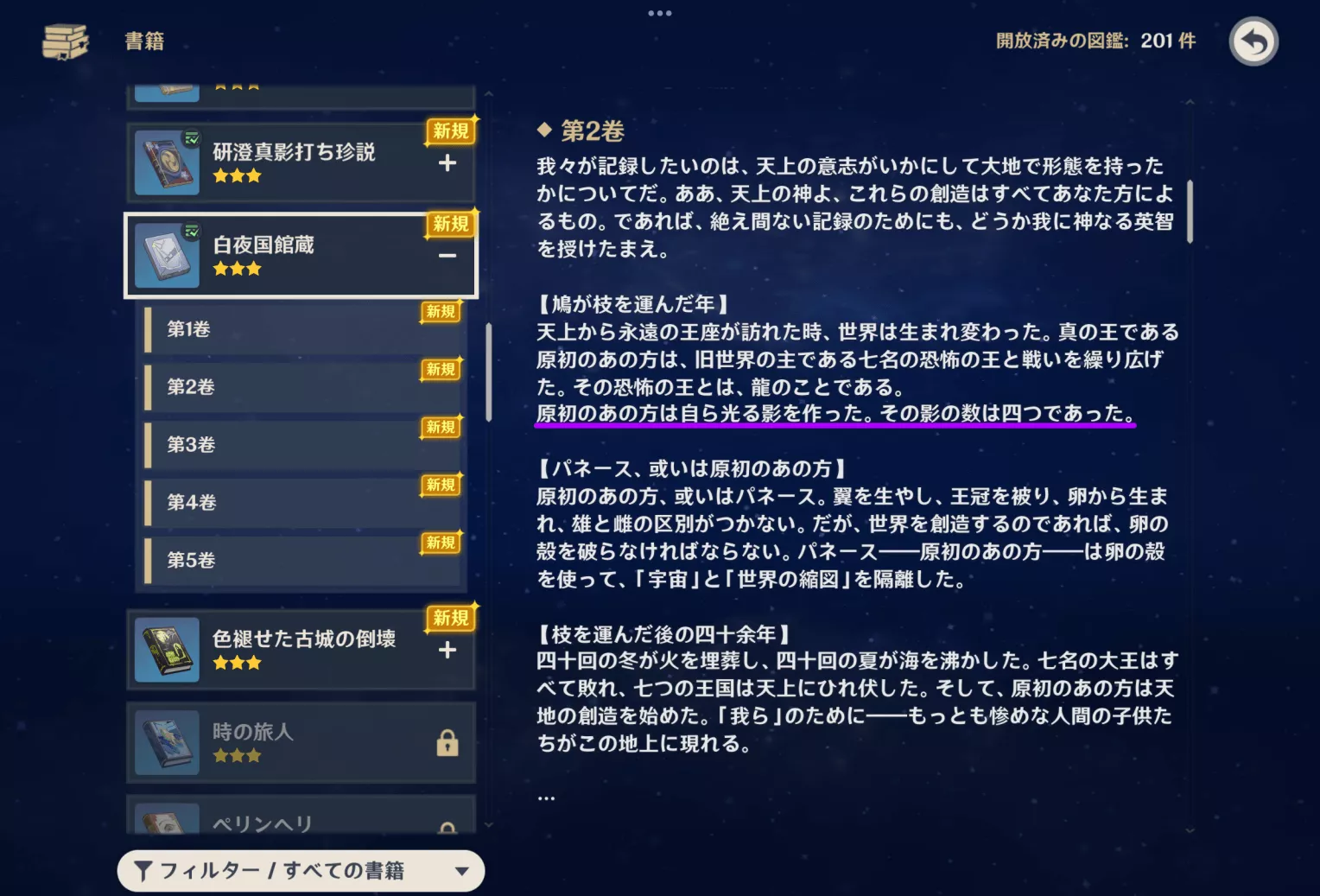The height and width of the screenshot is (896, 1320).
Task: Open the 研澄真影打ち珍説 book cover thumbnail
Action: coord(166,162)
